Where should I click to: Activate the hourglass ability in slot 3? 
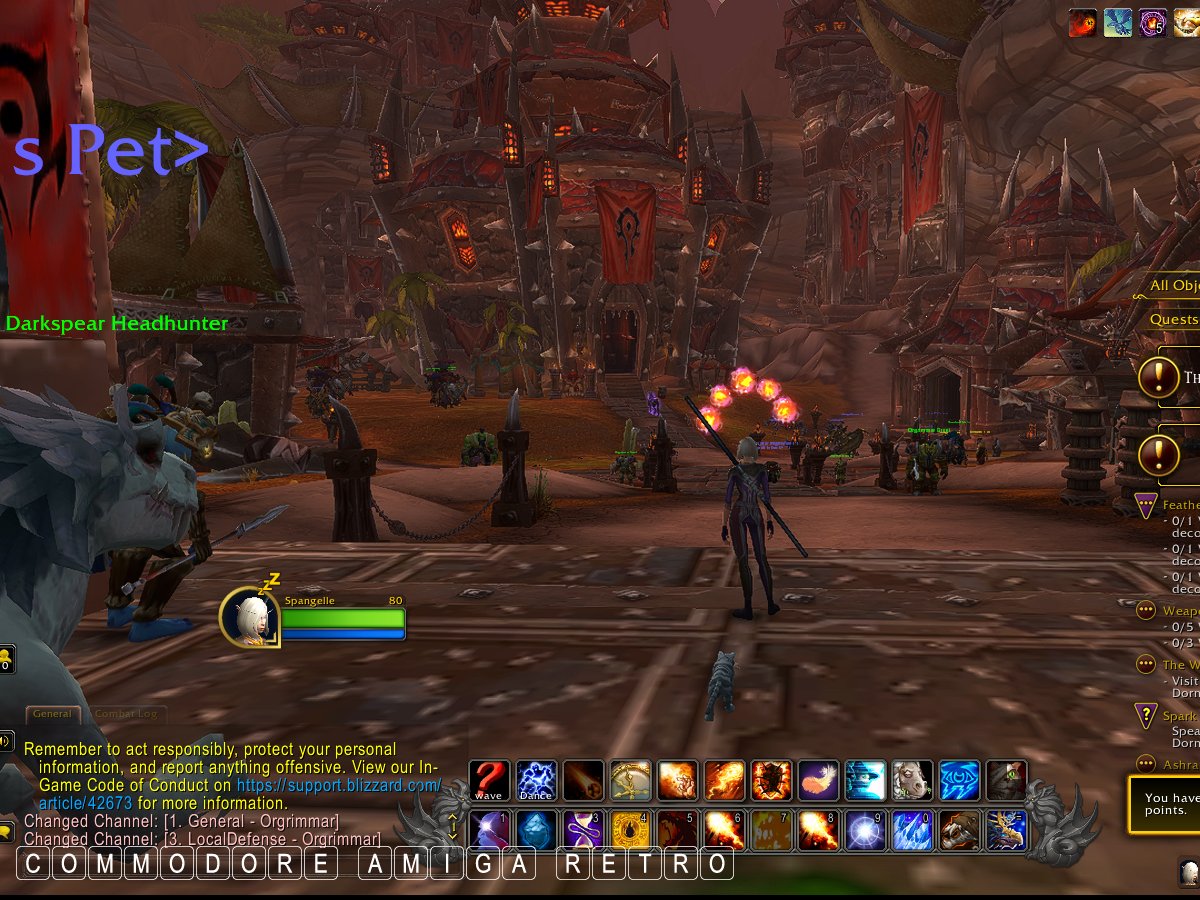pyautogui.click(x=584, y=830)
